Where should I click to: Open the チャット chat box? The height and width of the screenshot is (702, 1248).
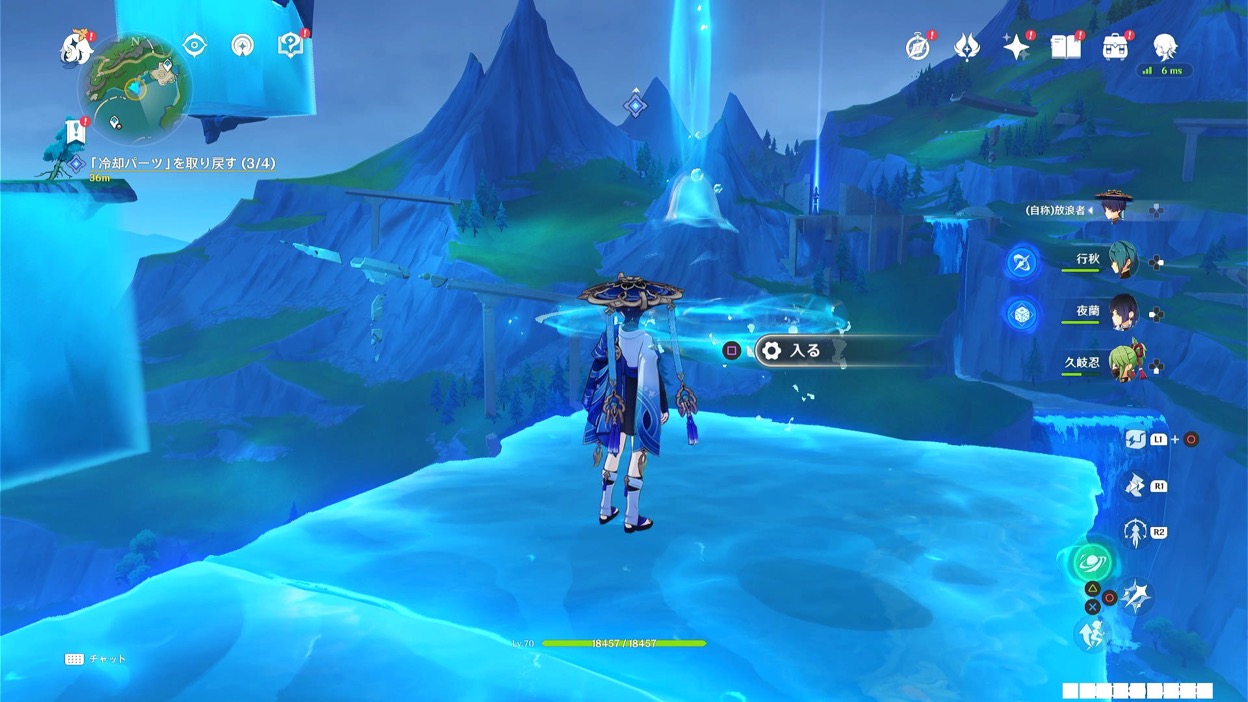coord(97,659)
